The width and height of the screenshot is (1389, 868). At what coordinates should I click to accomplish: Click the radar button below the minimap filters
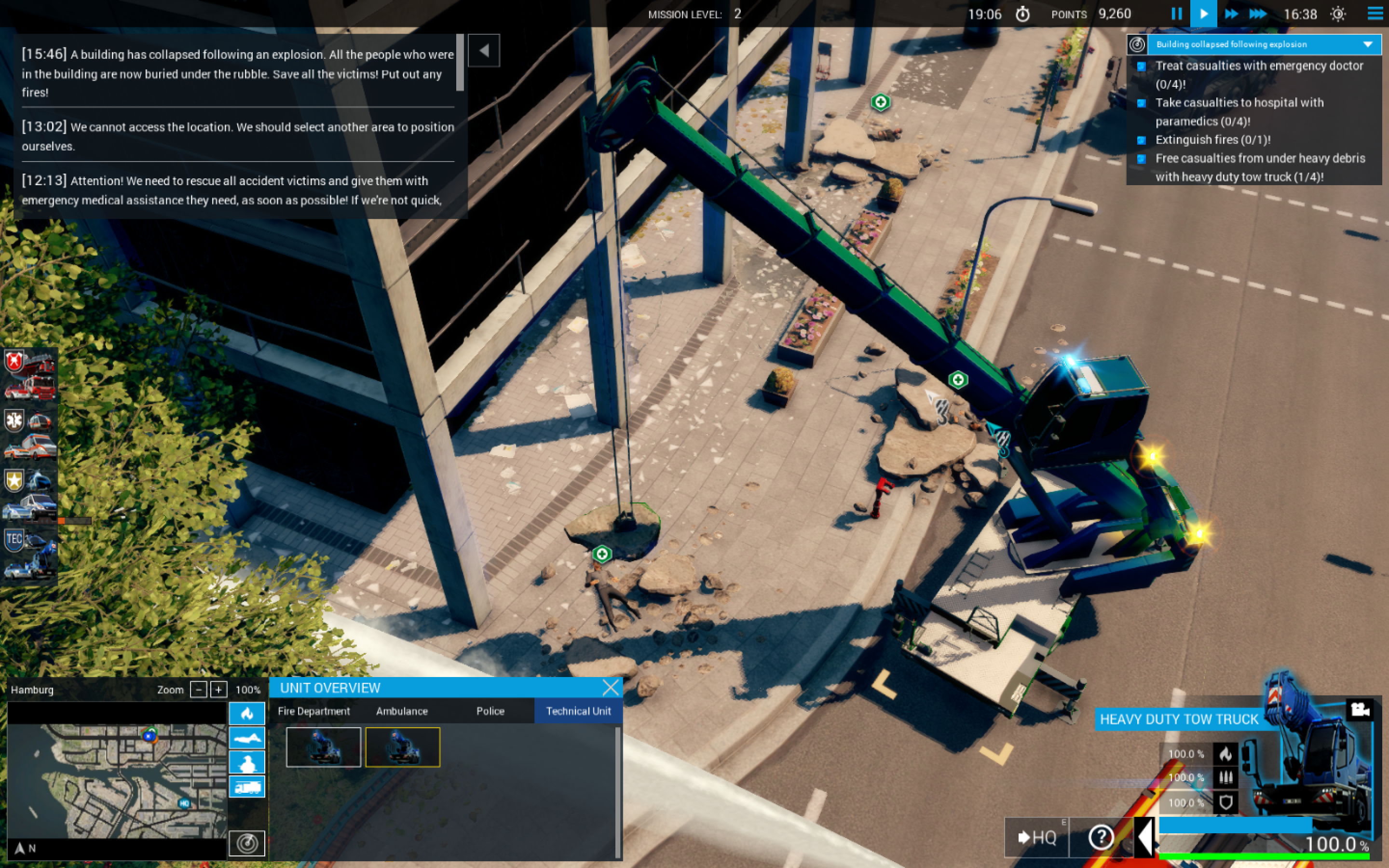pos(247,843)
